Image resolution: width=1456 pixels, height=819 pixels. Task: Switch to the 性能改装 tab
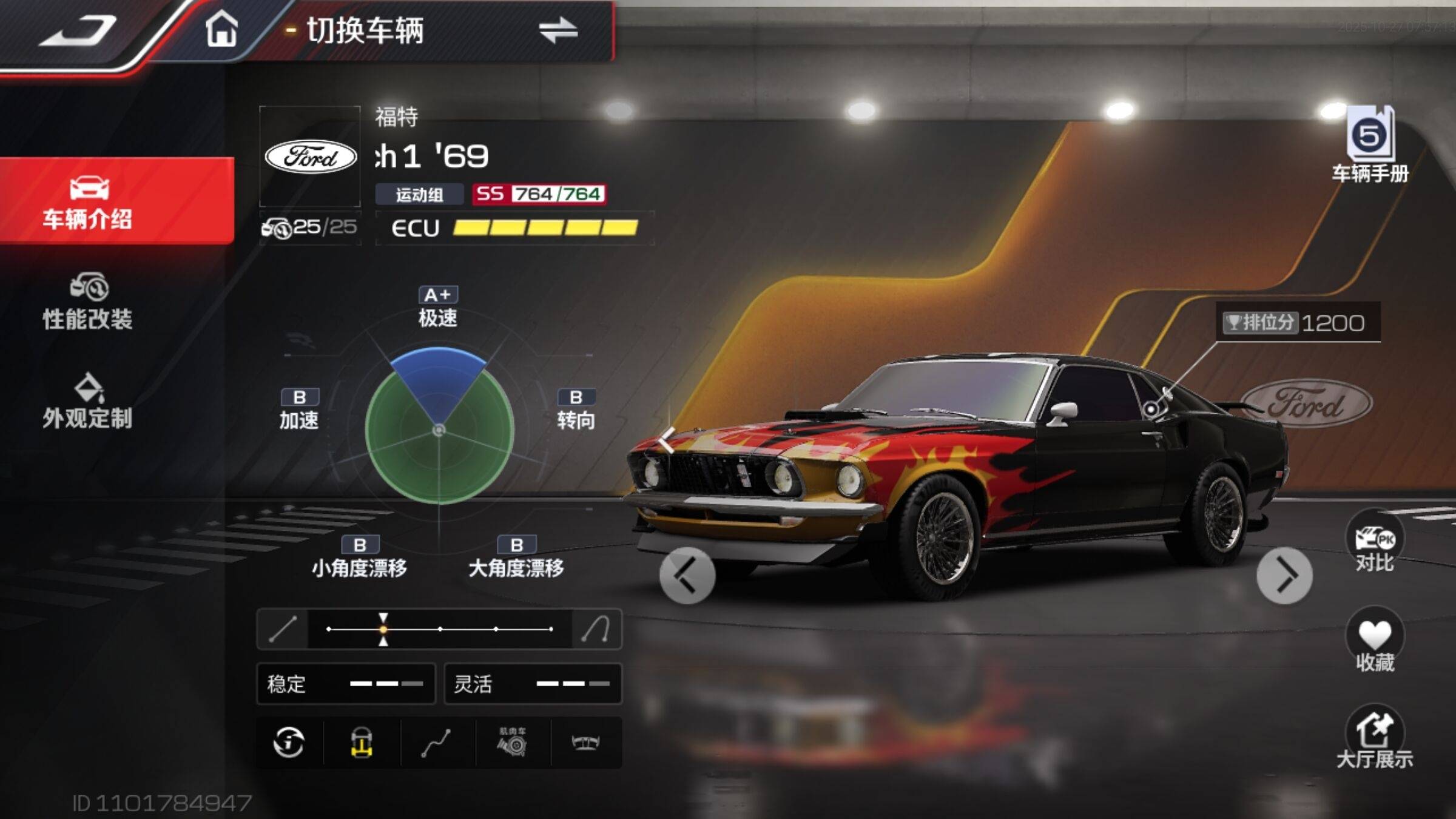tap(88, 302)
